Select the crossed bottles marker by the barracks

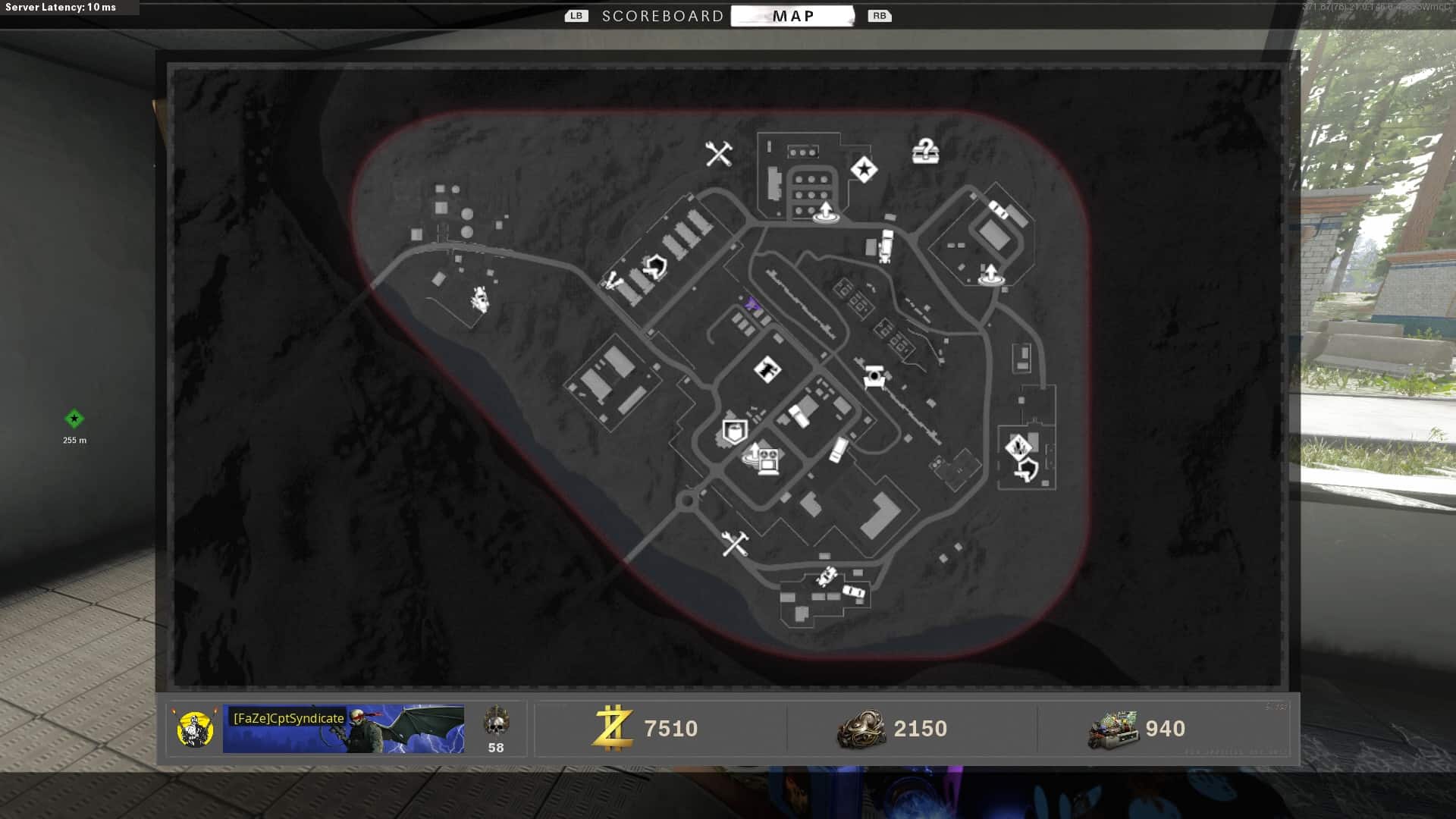click(612, 282)
